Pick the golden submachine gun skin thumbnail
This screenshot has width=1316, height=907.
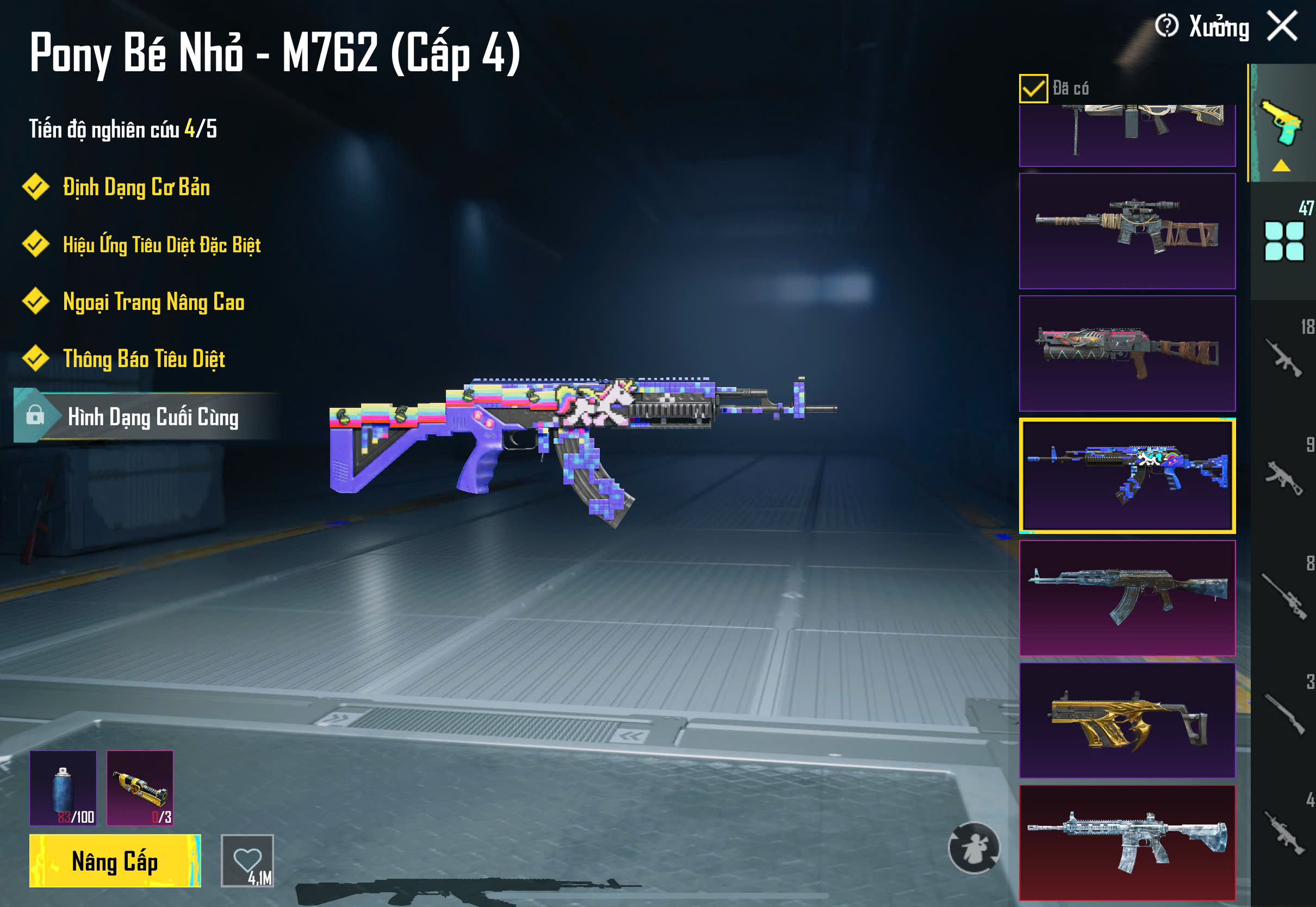click(1127, 720)
